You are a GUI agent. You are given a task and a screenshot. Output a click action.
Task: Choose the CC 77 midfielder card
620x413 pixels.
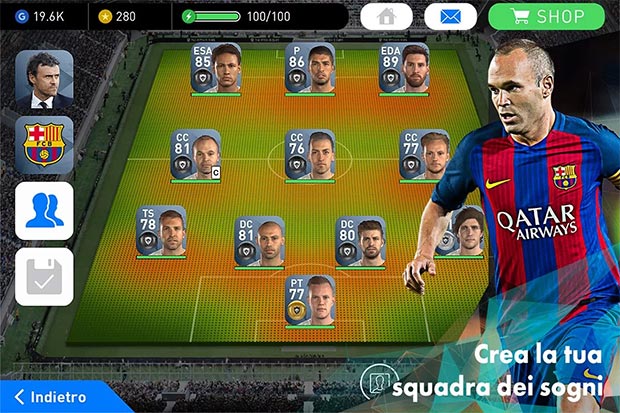click(x=424, y=155)
